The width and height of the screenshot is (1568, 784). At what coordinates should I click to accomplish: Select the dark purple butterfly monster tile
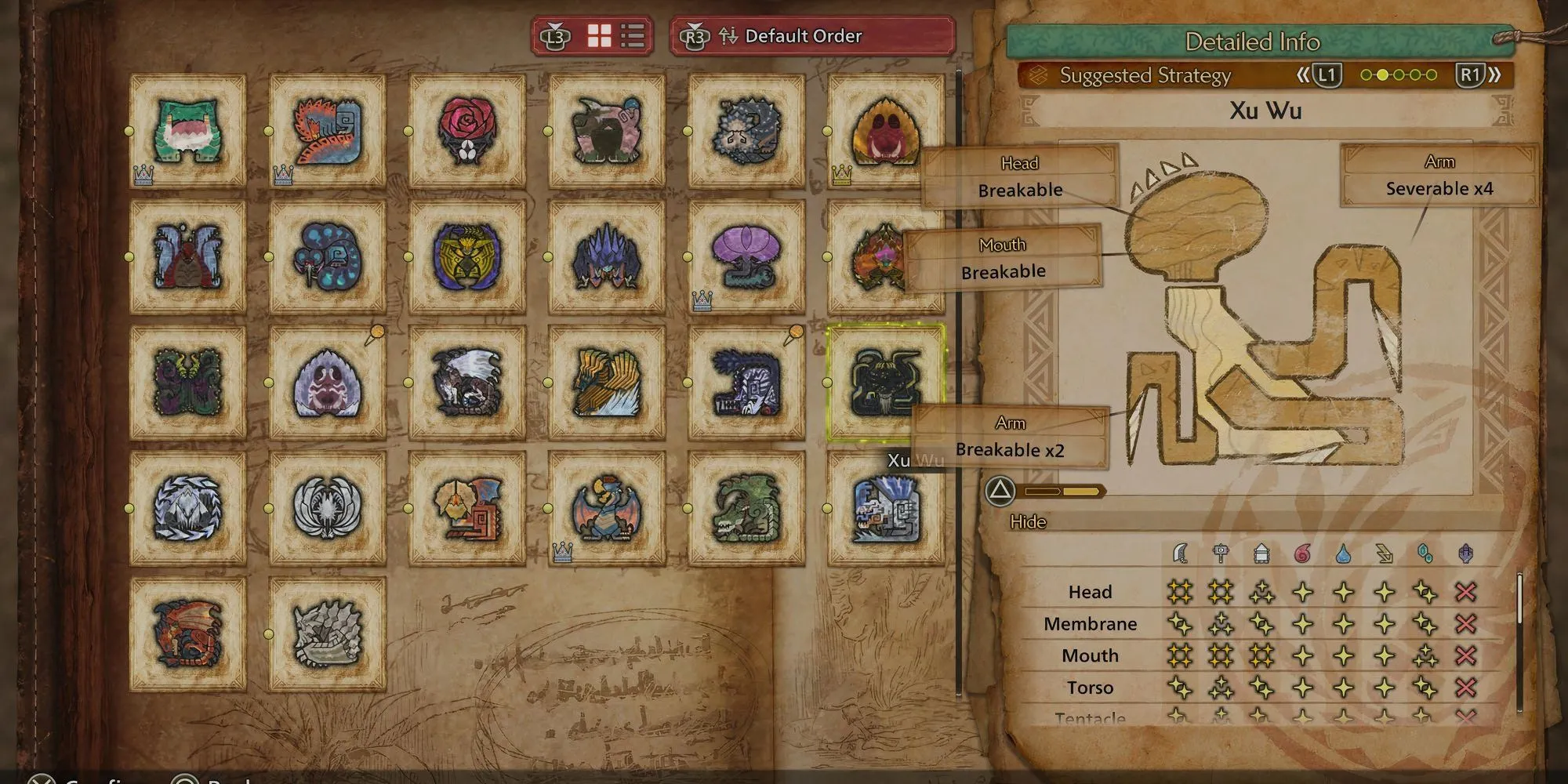pyautogui.click(x=187, y=383)
